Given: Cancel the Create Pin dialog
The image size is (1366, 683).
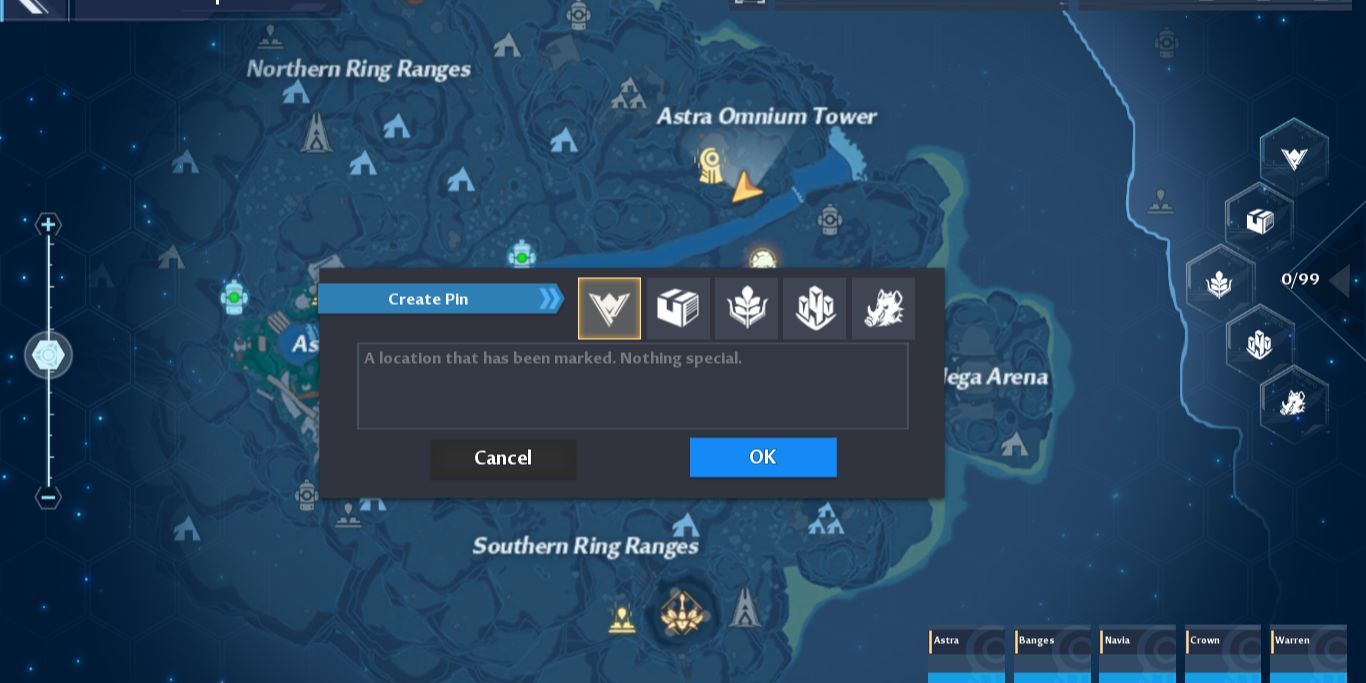Looking at the screenshot, I should point(503,458).
